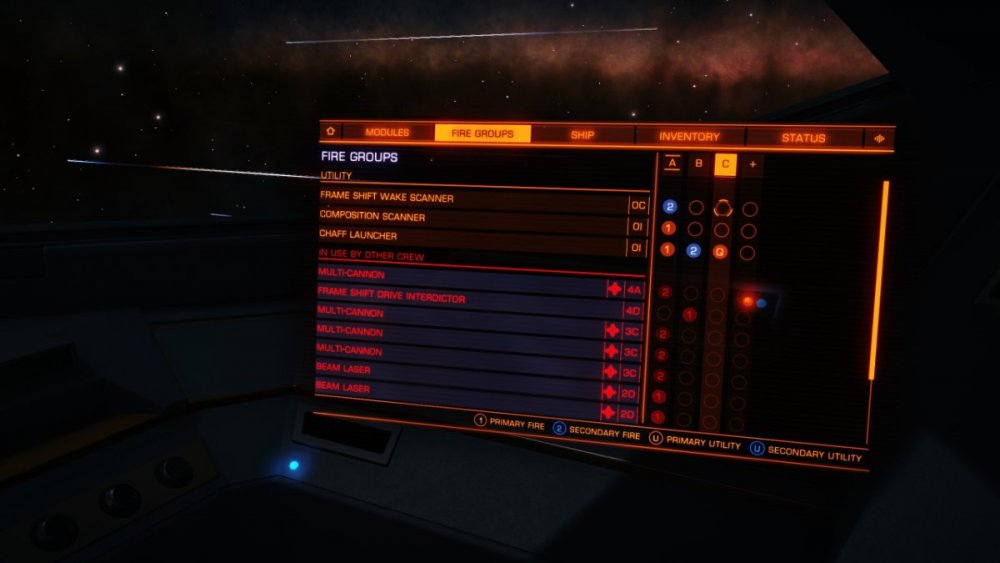Show the Status tab

pos(803,138)
